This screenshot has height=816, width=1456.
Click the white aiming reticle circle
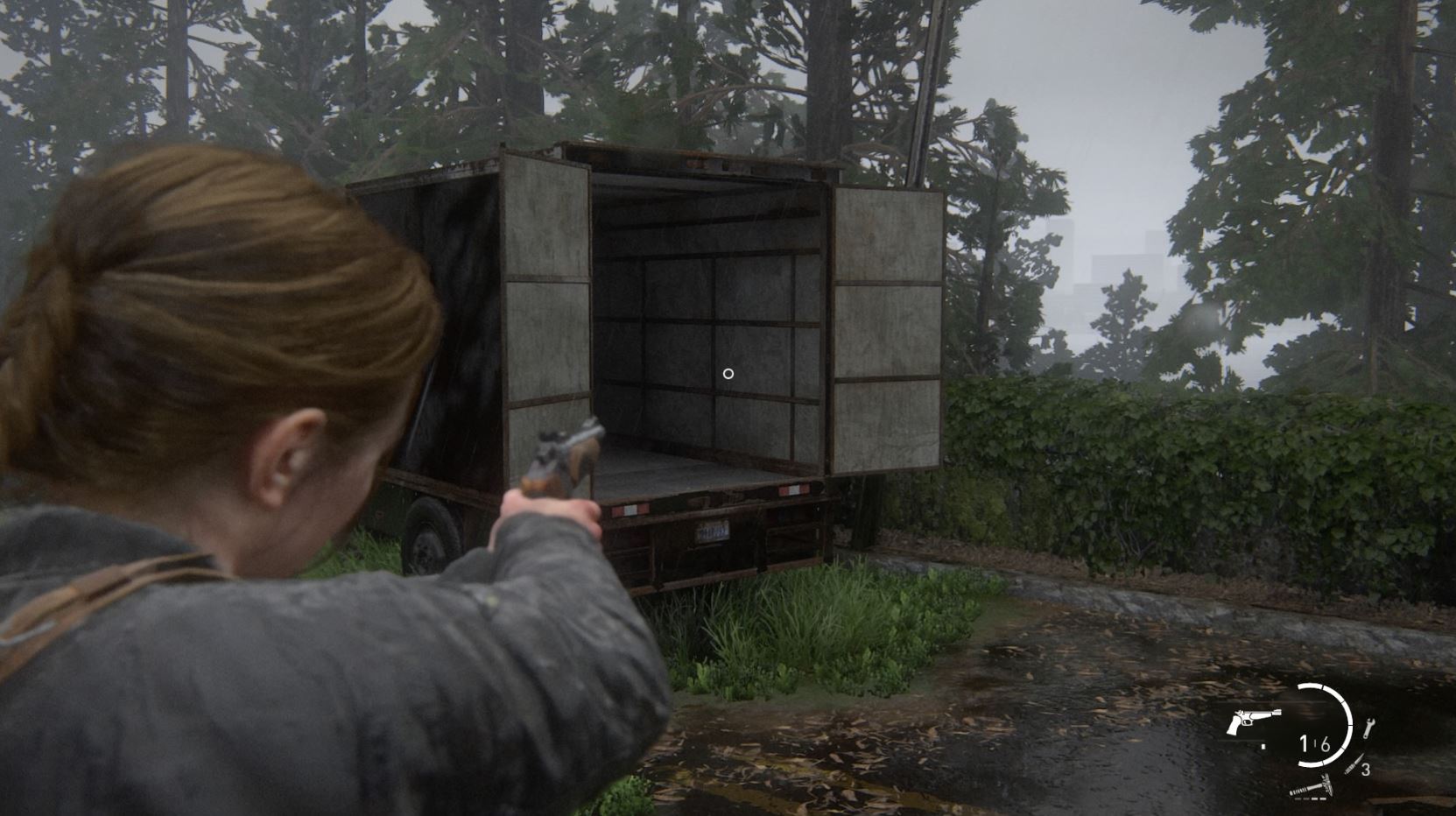click(x=729, y=372)
